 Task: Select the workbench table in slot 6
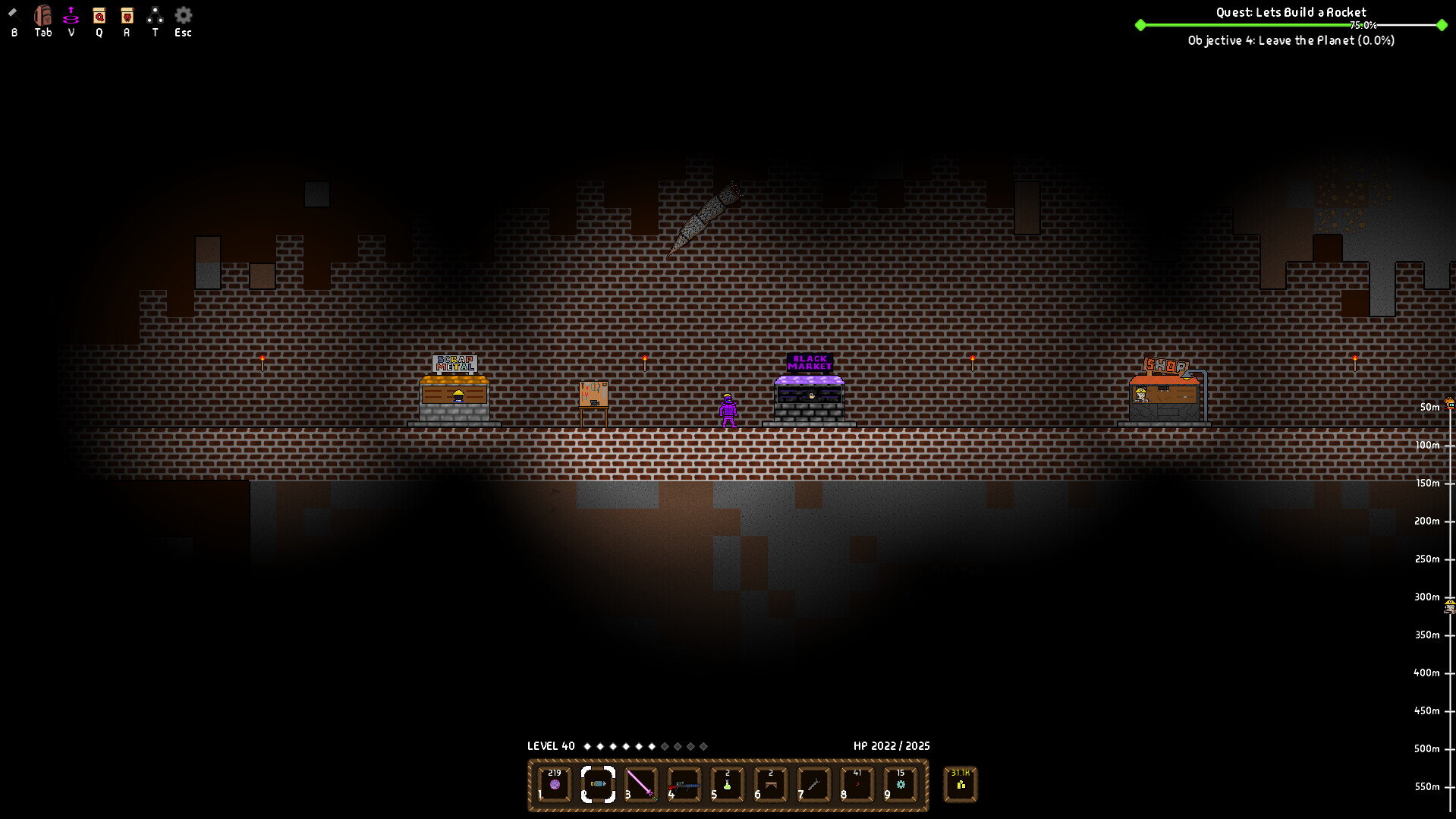tap(771, 784)
